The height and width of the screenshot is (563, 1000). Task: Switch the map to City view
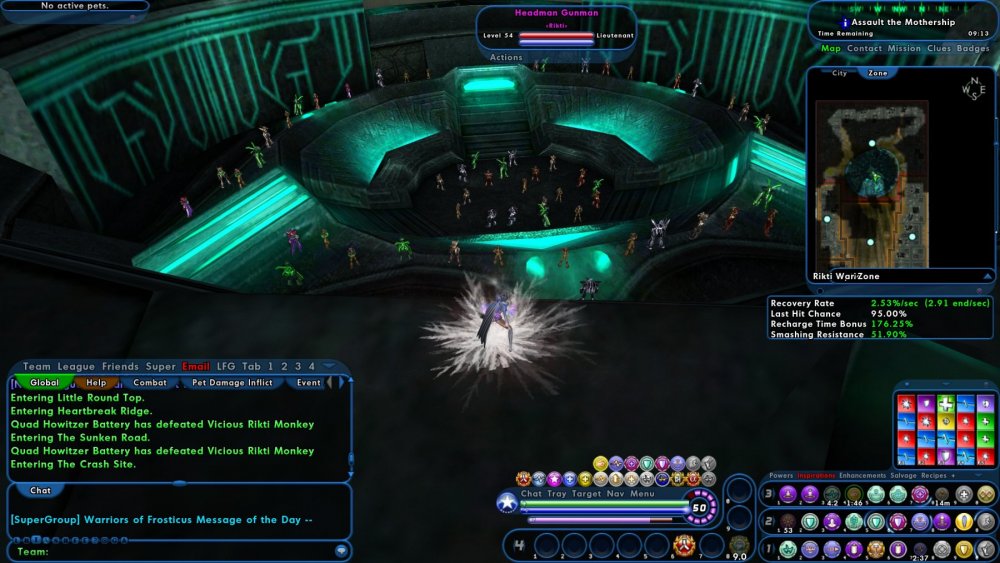(x=838, y=73)
